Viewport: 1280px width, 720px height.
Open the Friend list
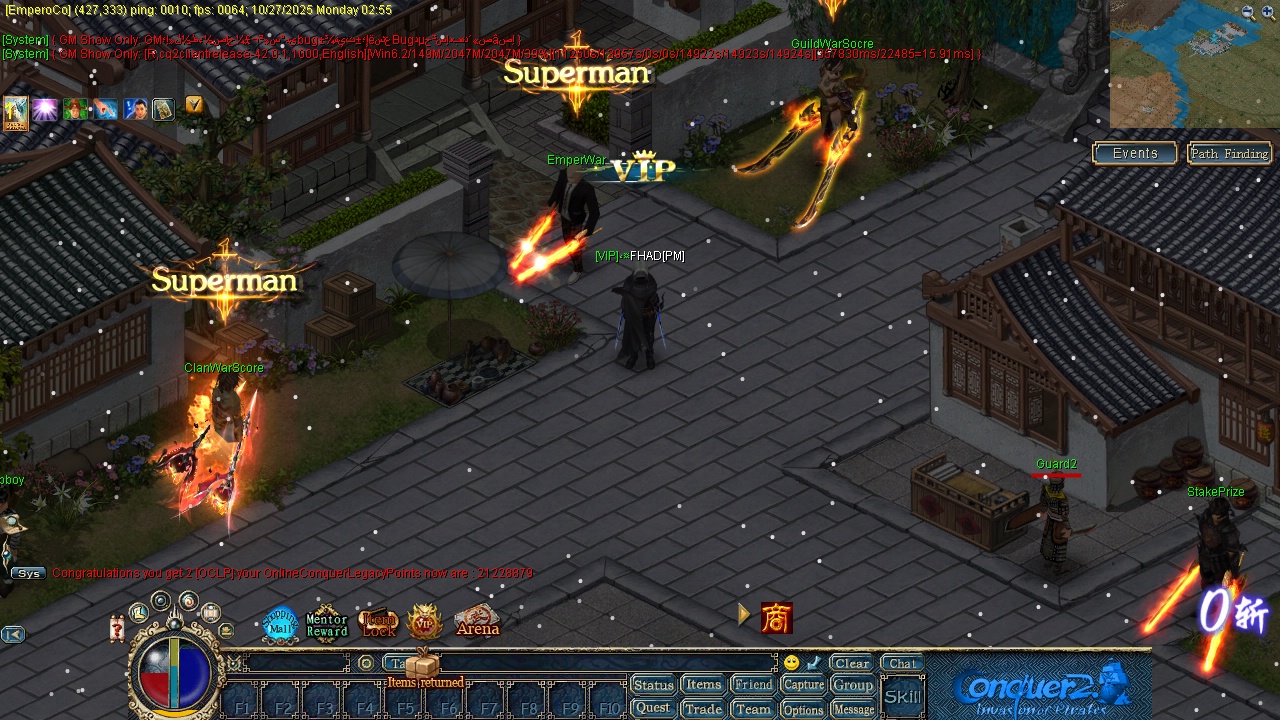753,684
